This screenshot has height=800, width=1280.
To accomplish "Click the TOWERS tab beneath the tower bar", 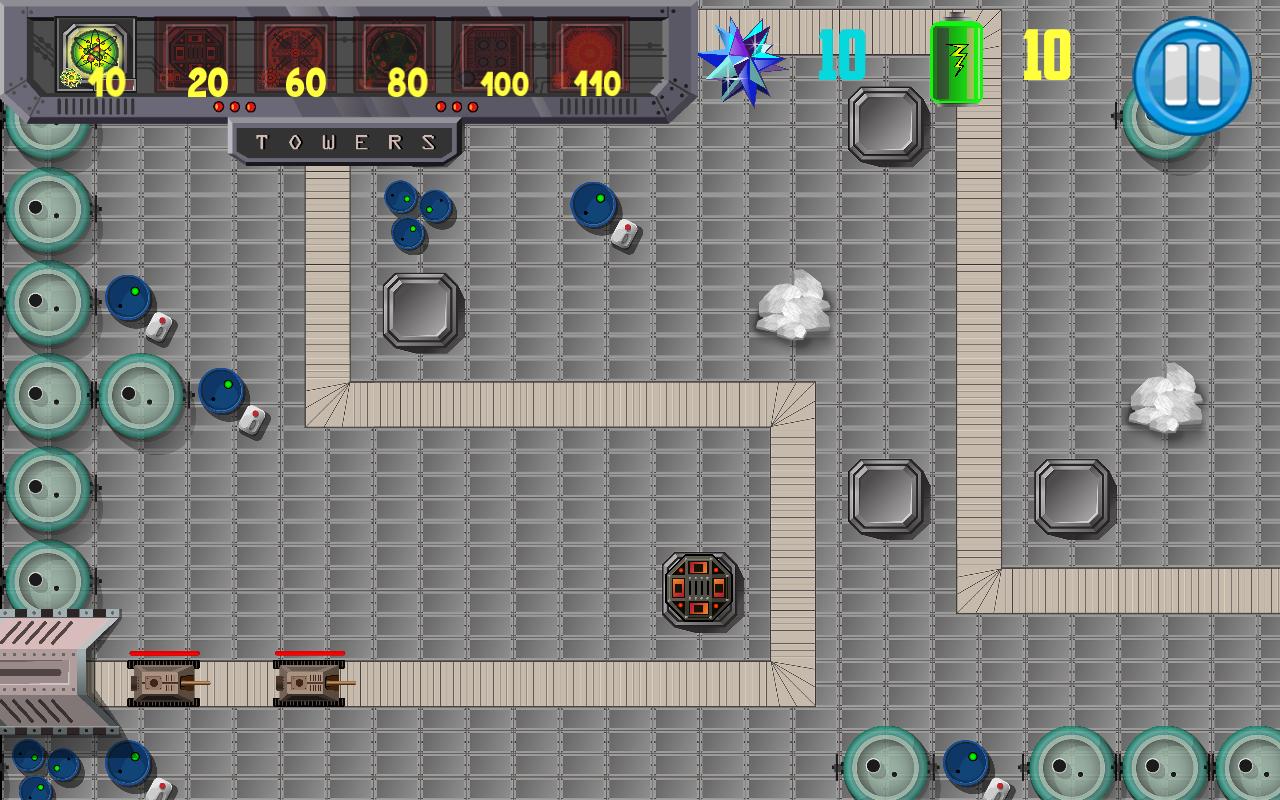I will click(345, 141).
